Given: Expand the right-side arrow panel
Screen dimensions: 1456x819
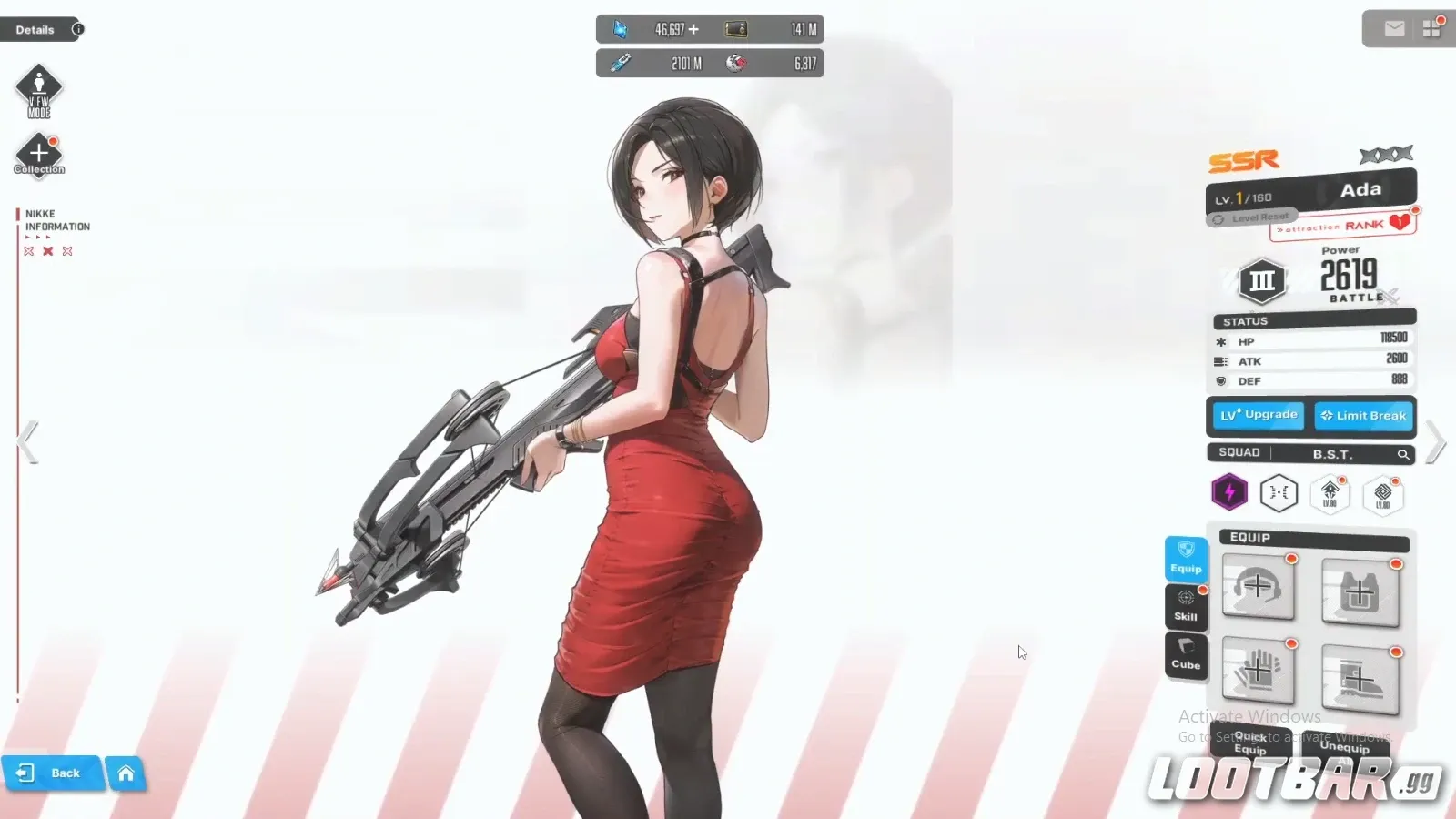Looking at the screenshot, I should (x=1434, y=441).
